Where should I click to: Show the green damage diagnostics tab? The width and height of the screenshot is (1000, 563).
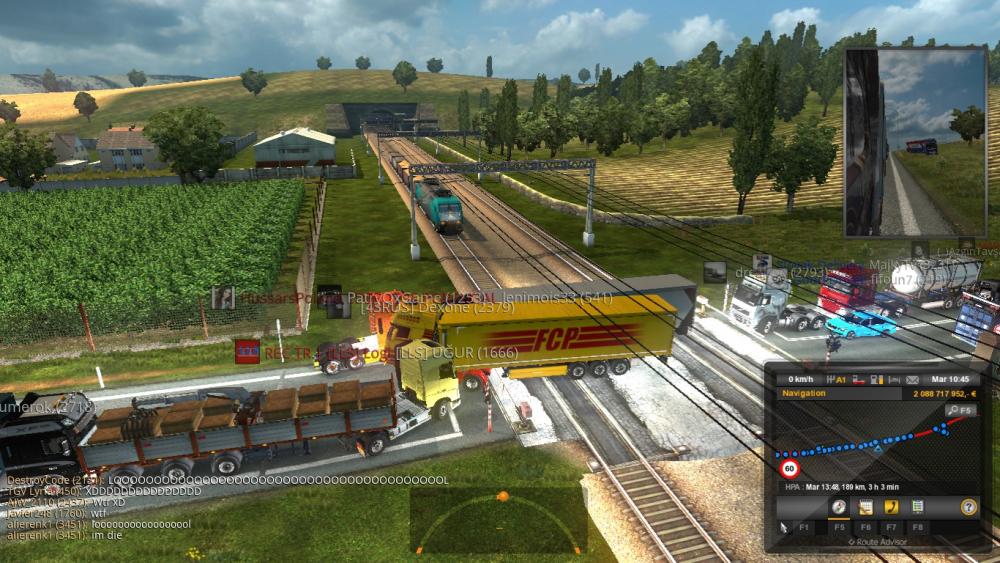(918, 507)
